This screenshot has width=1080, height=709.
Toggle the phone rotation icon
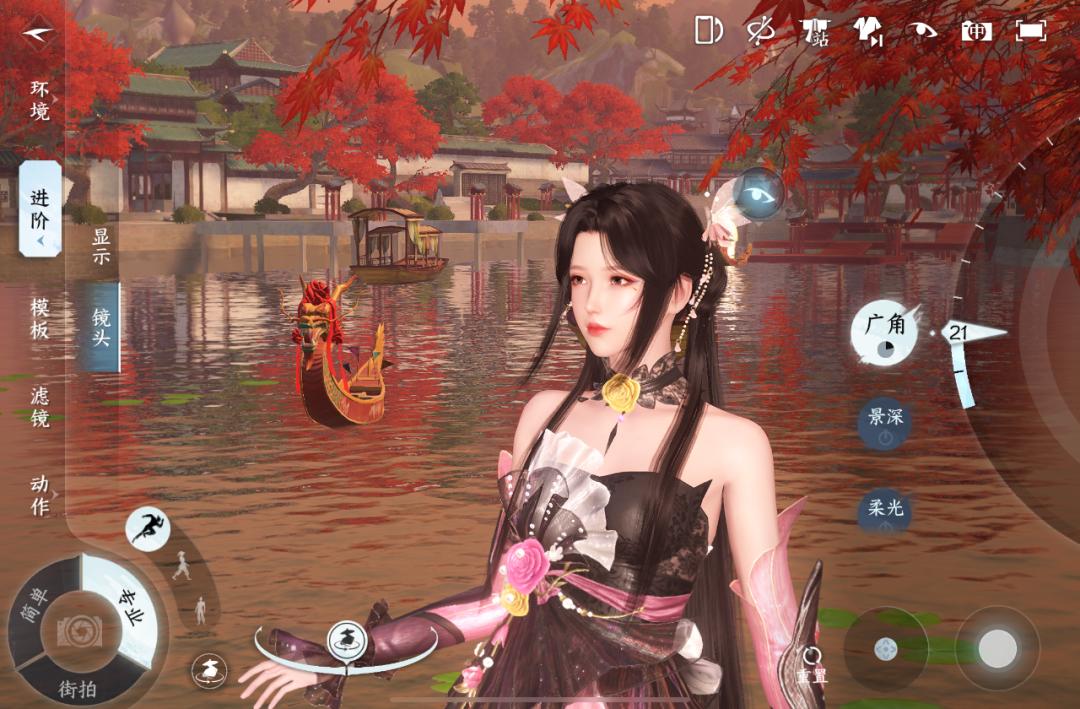pyautogui.click(x=708, y=30)
